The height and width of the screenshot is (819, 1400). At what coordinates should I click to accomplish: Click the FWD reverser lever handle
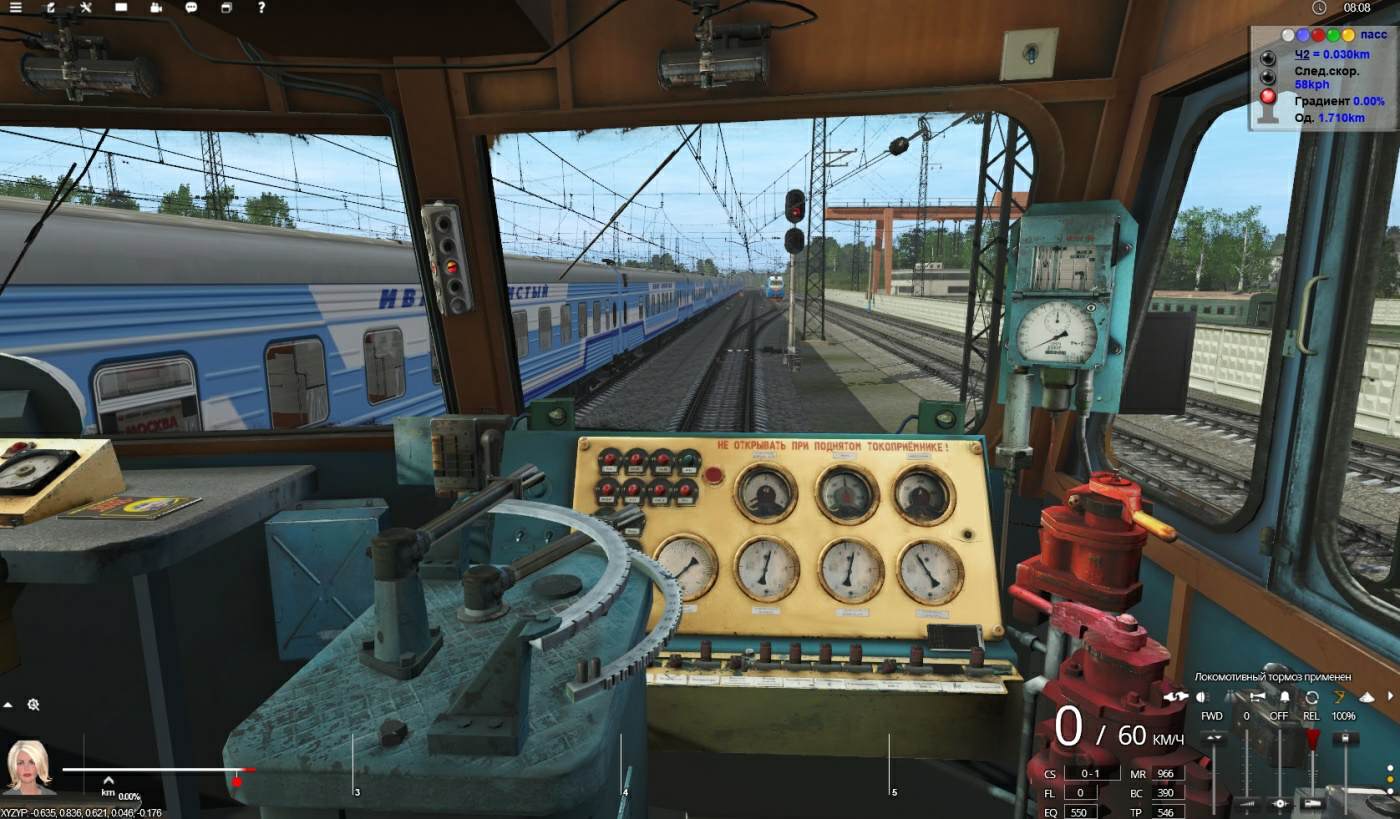(x=1213, y=738)
